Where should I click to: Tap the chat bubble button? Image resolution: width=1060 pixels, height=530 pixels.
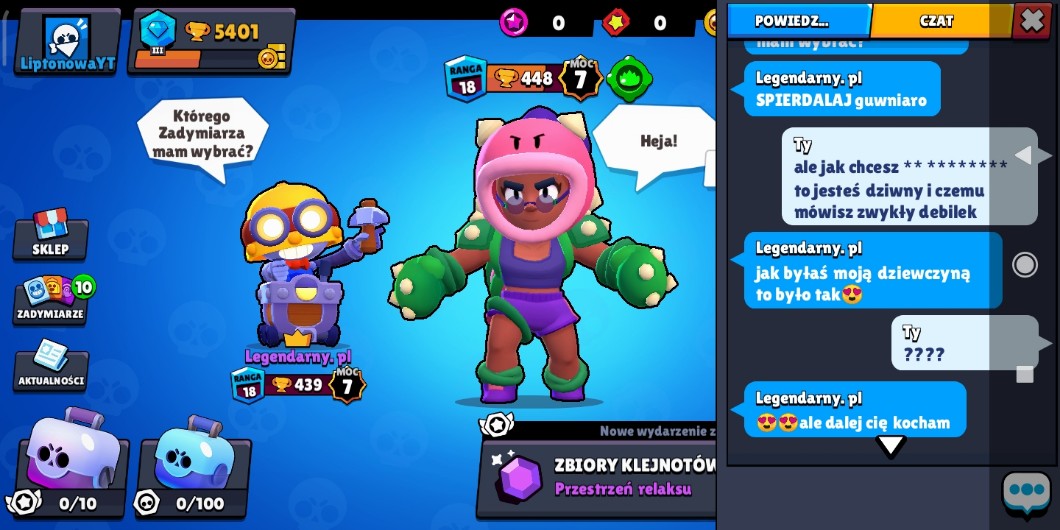(x=1027, y=493)
